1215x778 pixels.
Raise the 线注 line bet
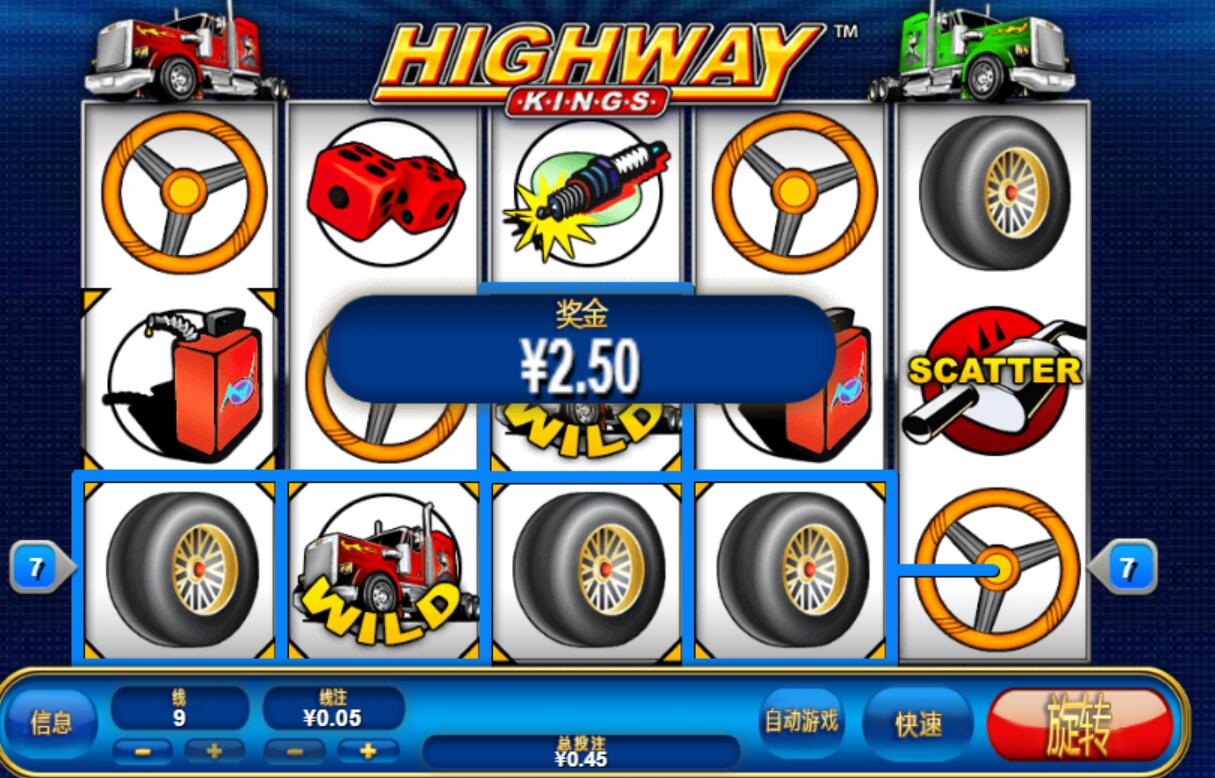coord(367,750)
